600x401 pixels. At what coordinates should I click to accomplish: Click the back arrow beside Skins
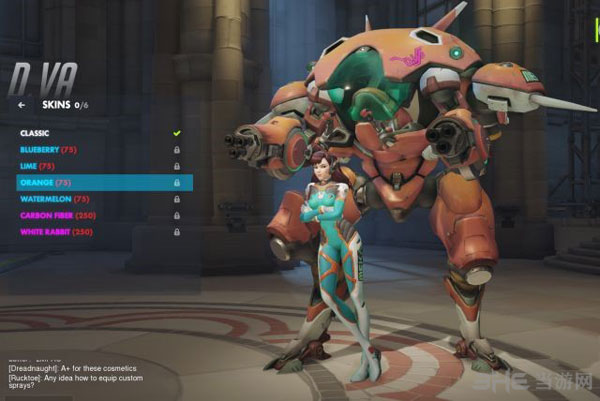click(22, 104)
